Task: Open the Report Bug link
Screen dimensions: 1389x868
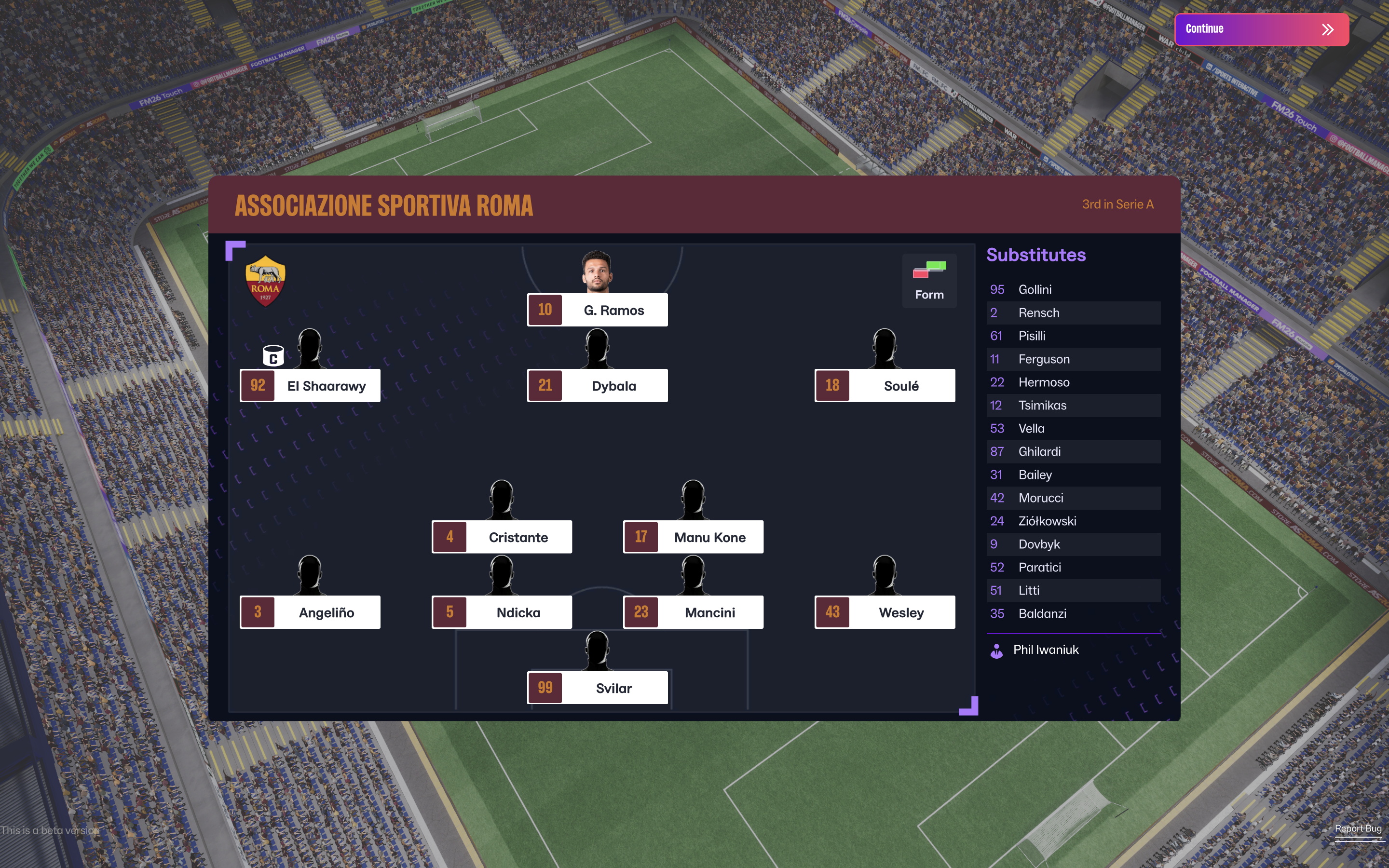Action: point(1358,828)
